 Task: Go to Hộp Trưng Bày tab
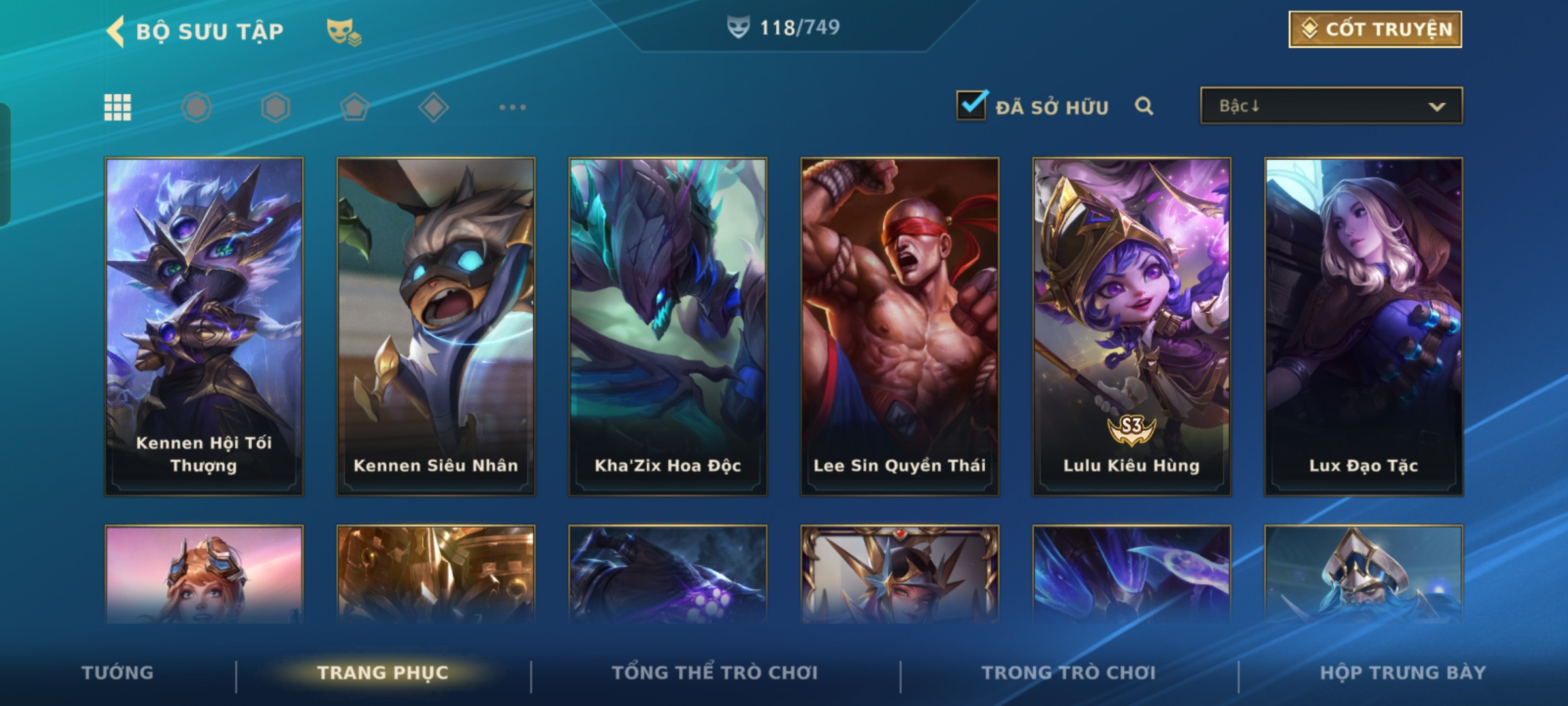[x=1403, y=673]
